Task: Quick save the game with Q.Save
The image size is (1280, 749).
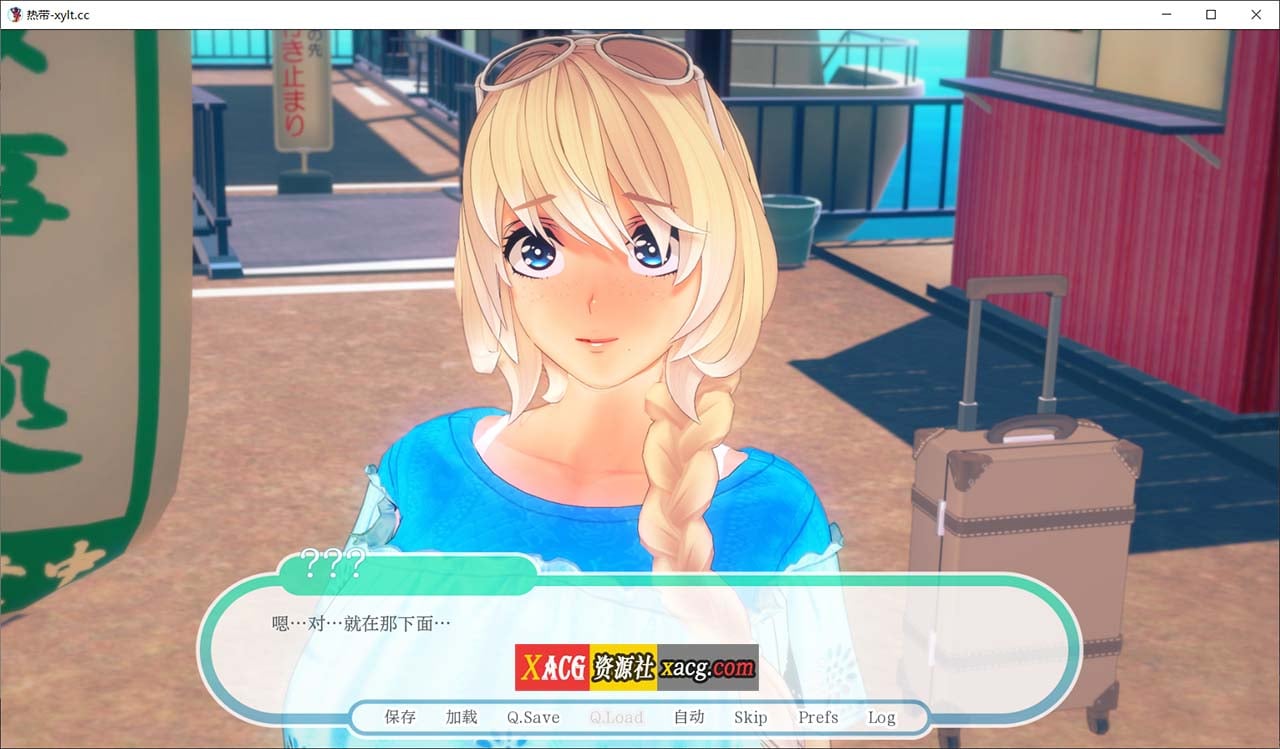Action: coord(532,717)
